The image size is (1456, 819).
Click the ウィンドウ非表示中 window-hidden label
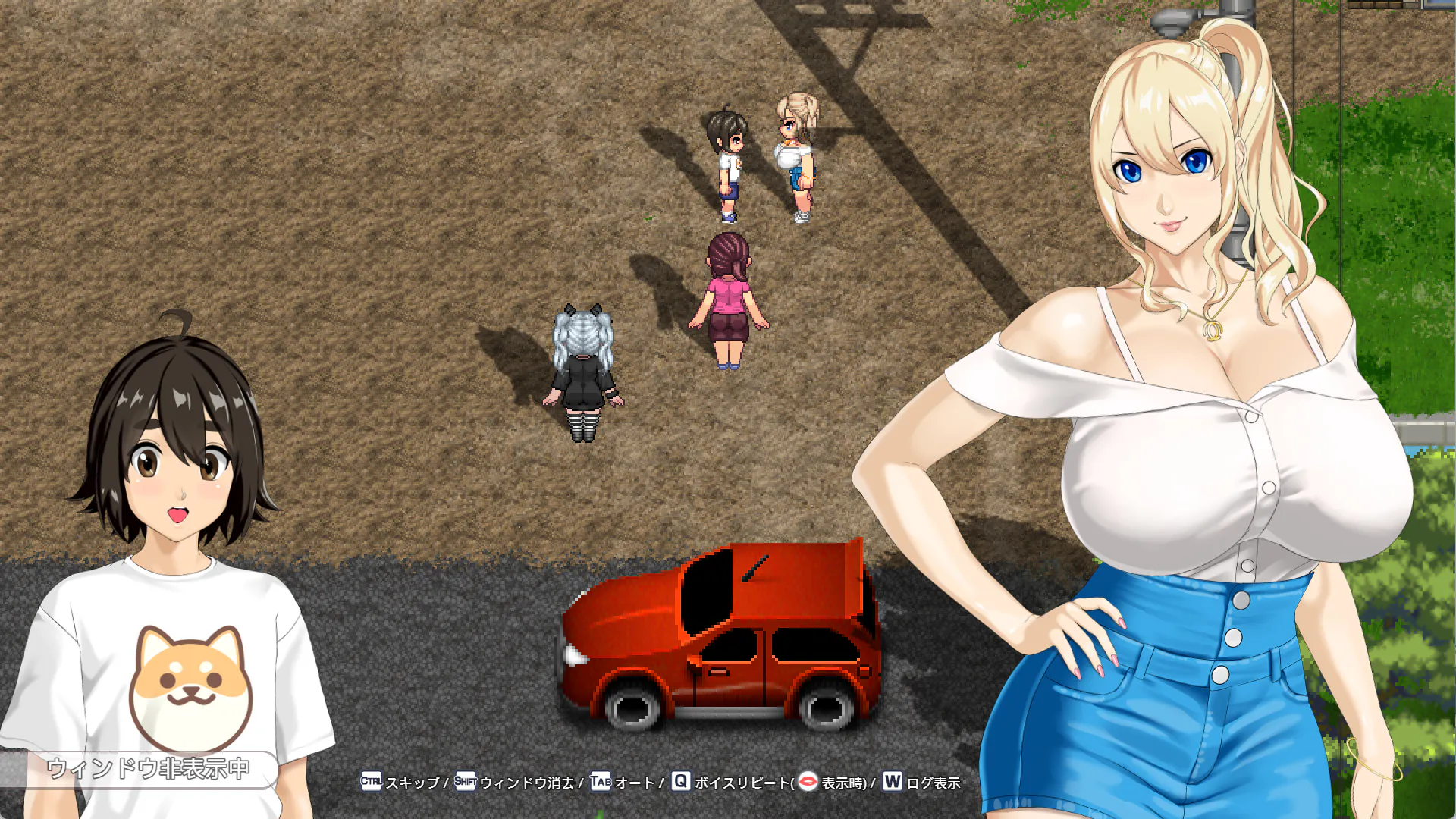click(x=148, y=769)
